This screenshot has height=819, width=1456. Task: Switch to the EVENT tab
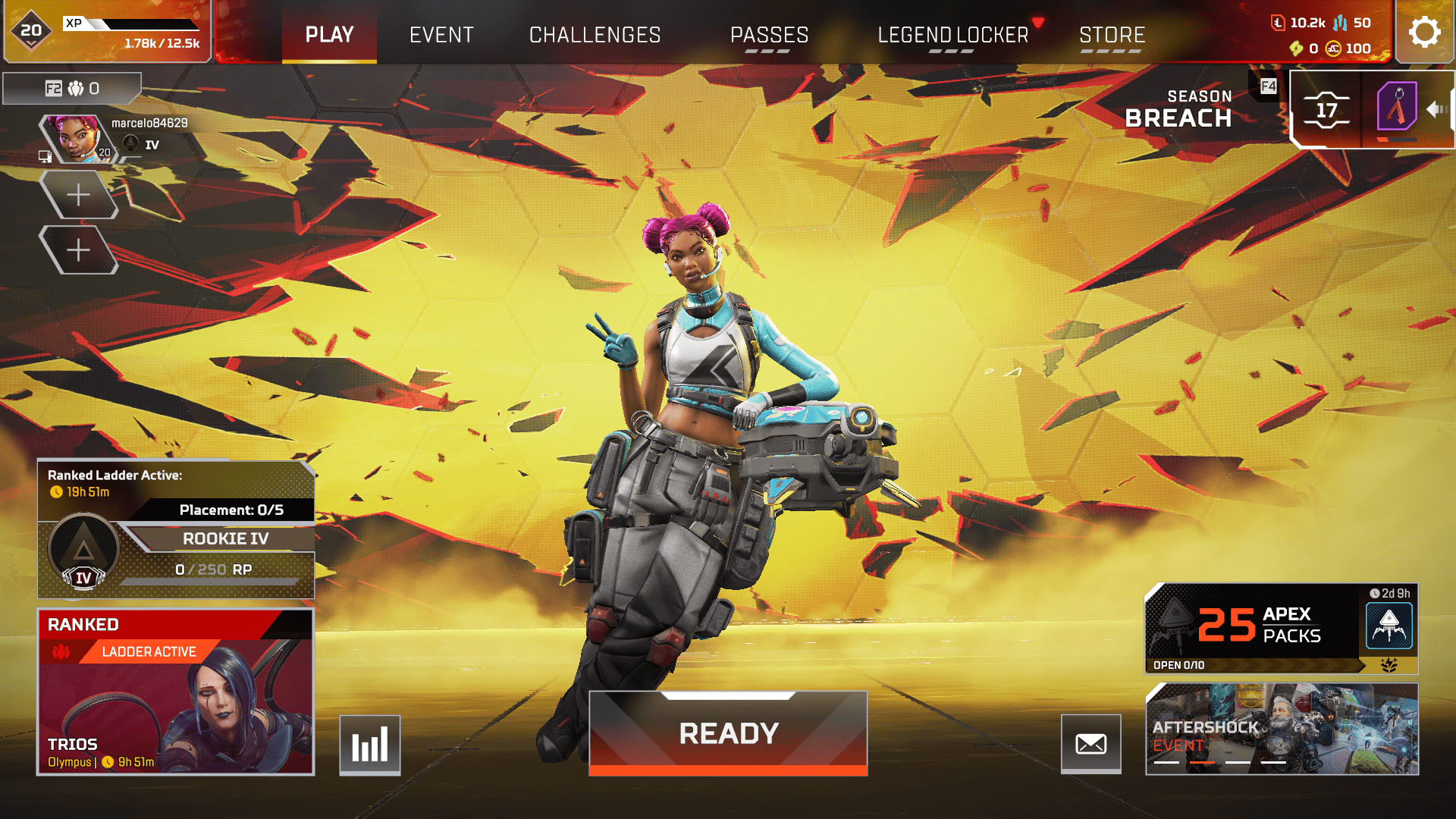[441, 34]
